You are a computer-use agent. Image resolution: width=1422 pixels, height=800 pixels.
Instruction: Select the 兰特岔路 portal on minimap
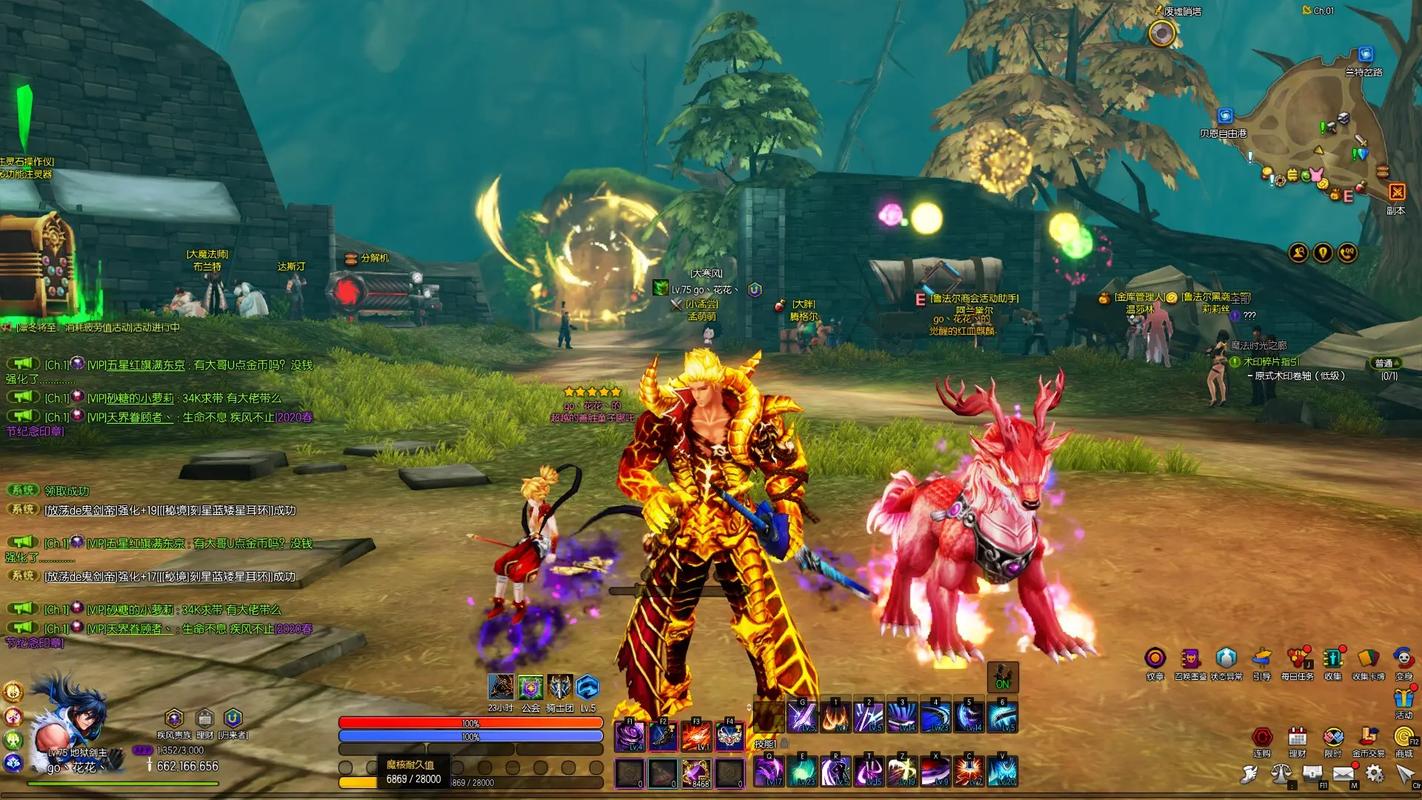(x=1365, y=54)
